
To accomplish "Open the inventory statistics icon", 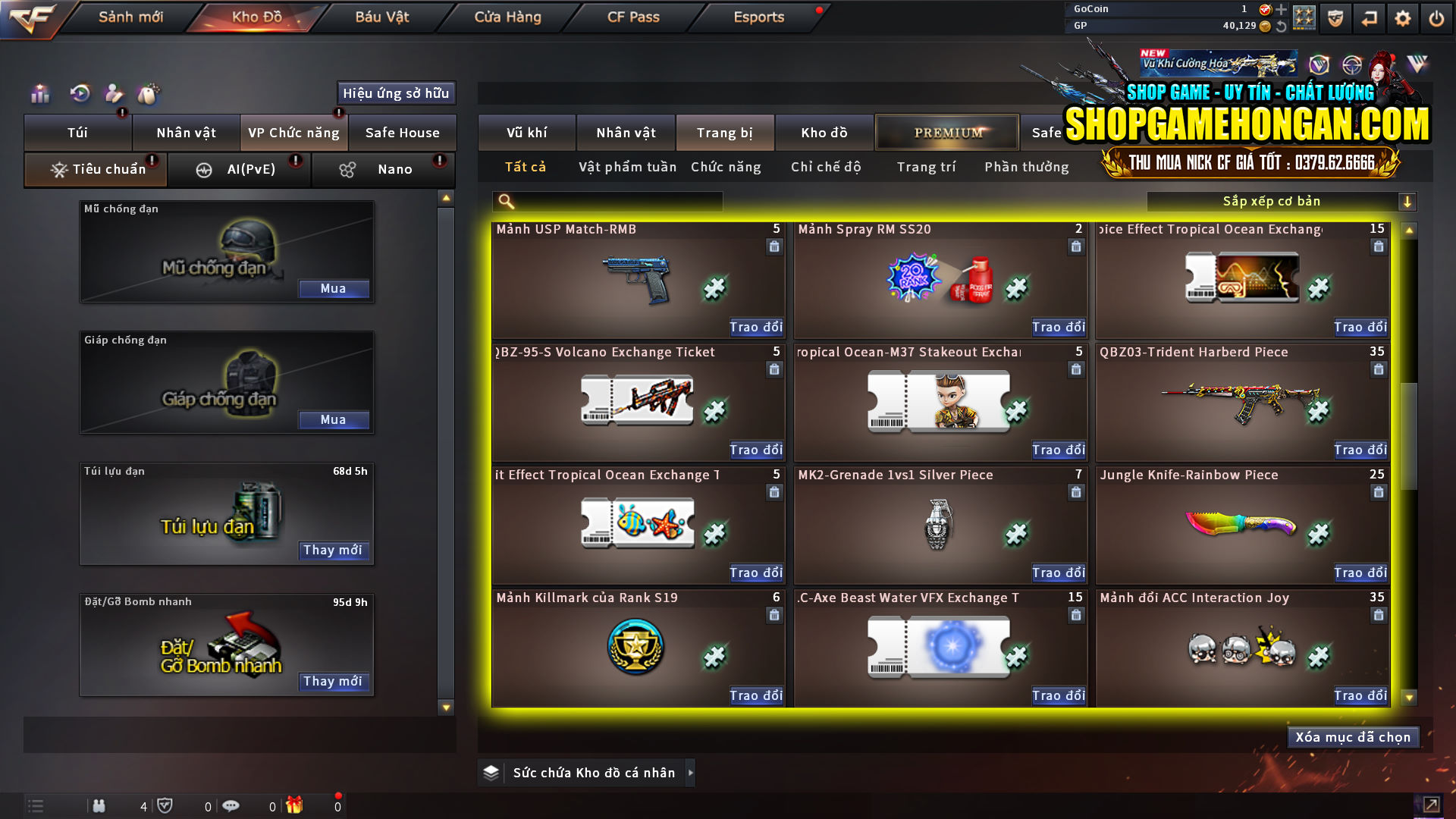I will (x=39, y=95).
